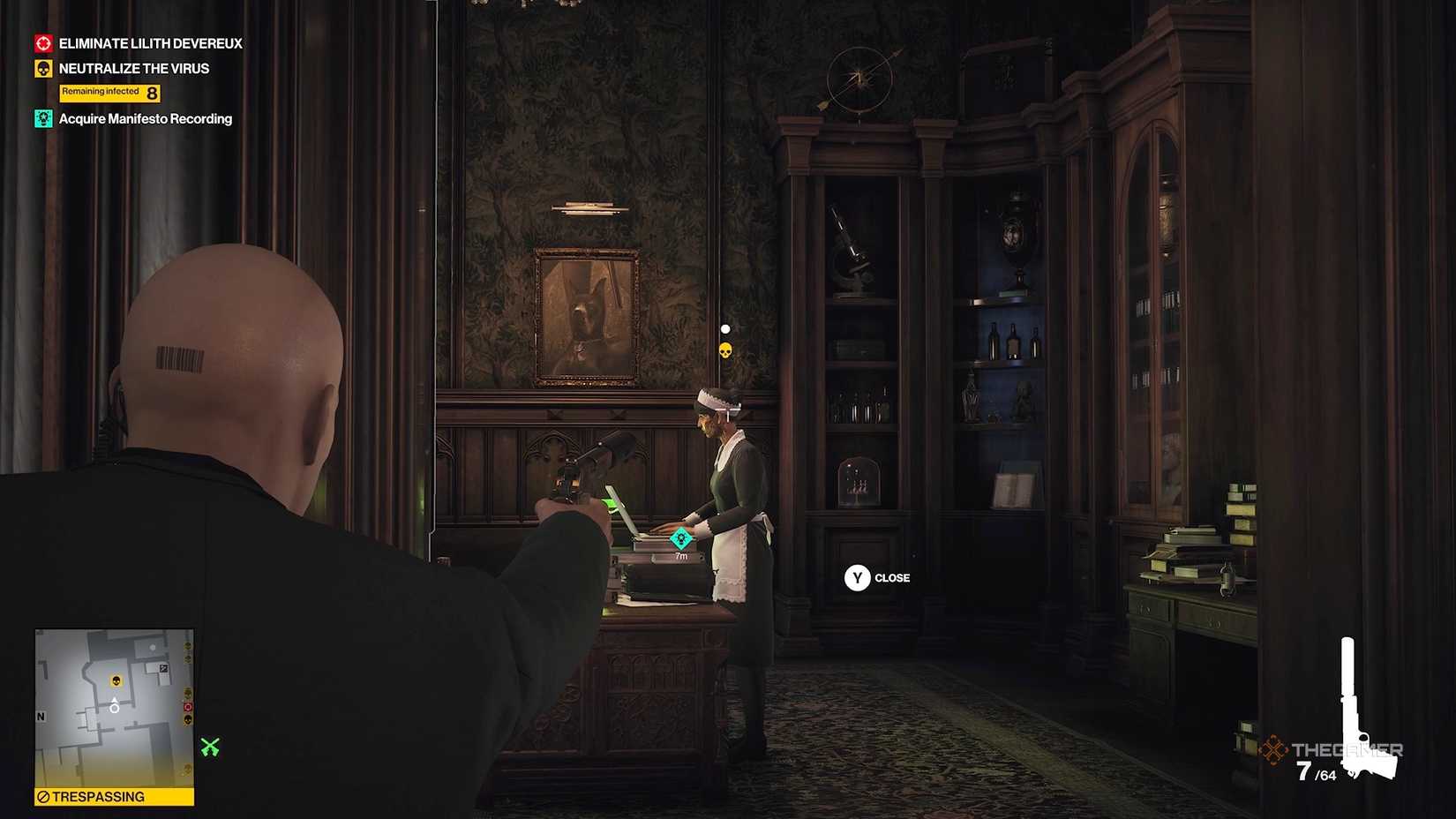This screenshot has height=819, width=1456.
Task: Click the skull marker on the minimap
Action: pos(116,680)
